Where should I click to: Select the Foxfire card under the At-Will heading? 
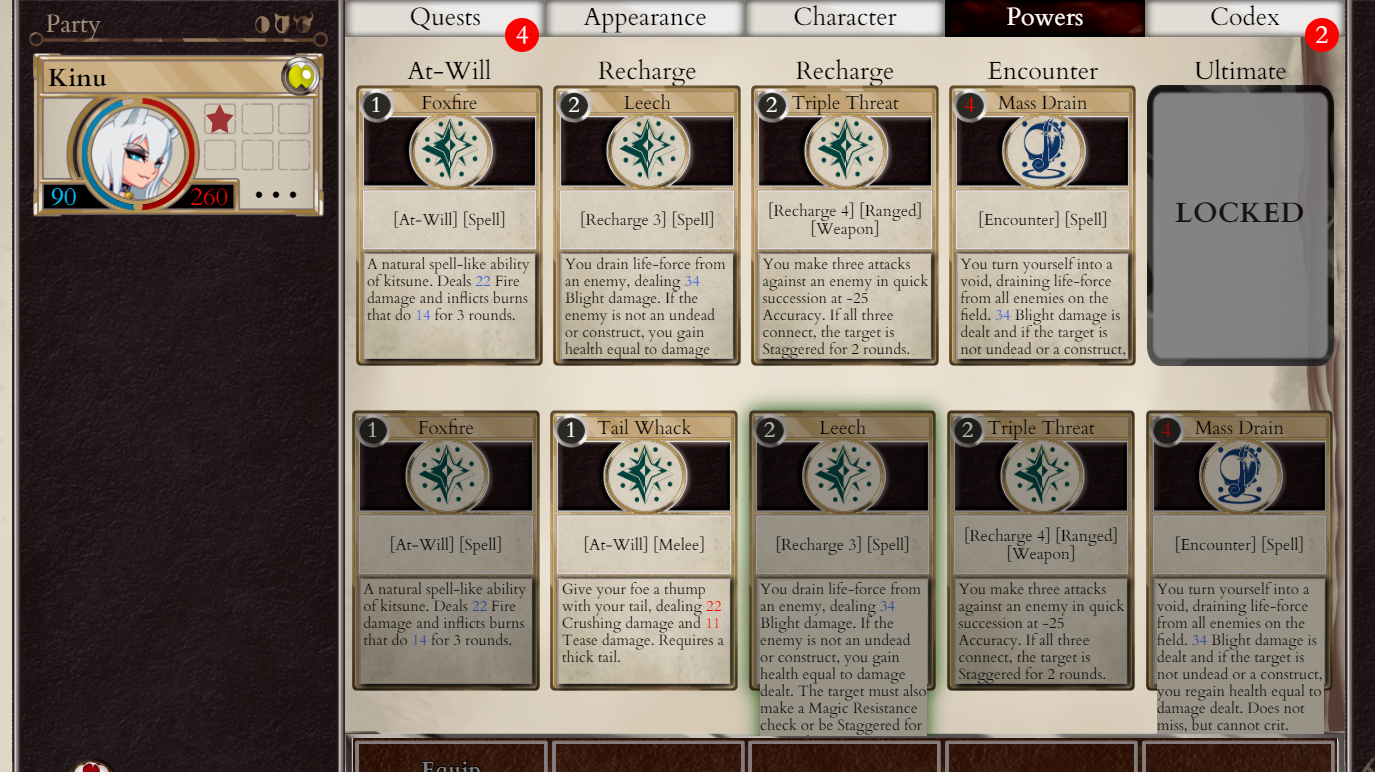pyautogui.click(x=449, y=225)
